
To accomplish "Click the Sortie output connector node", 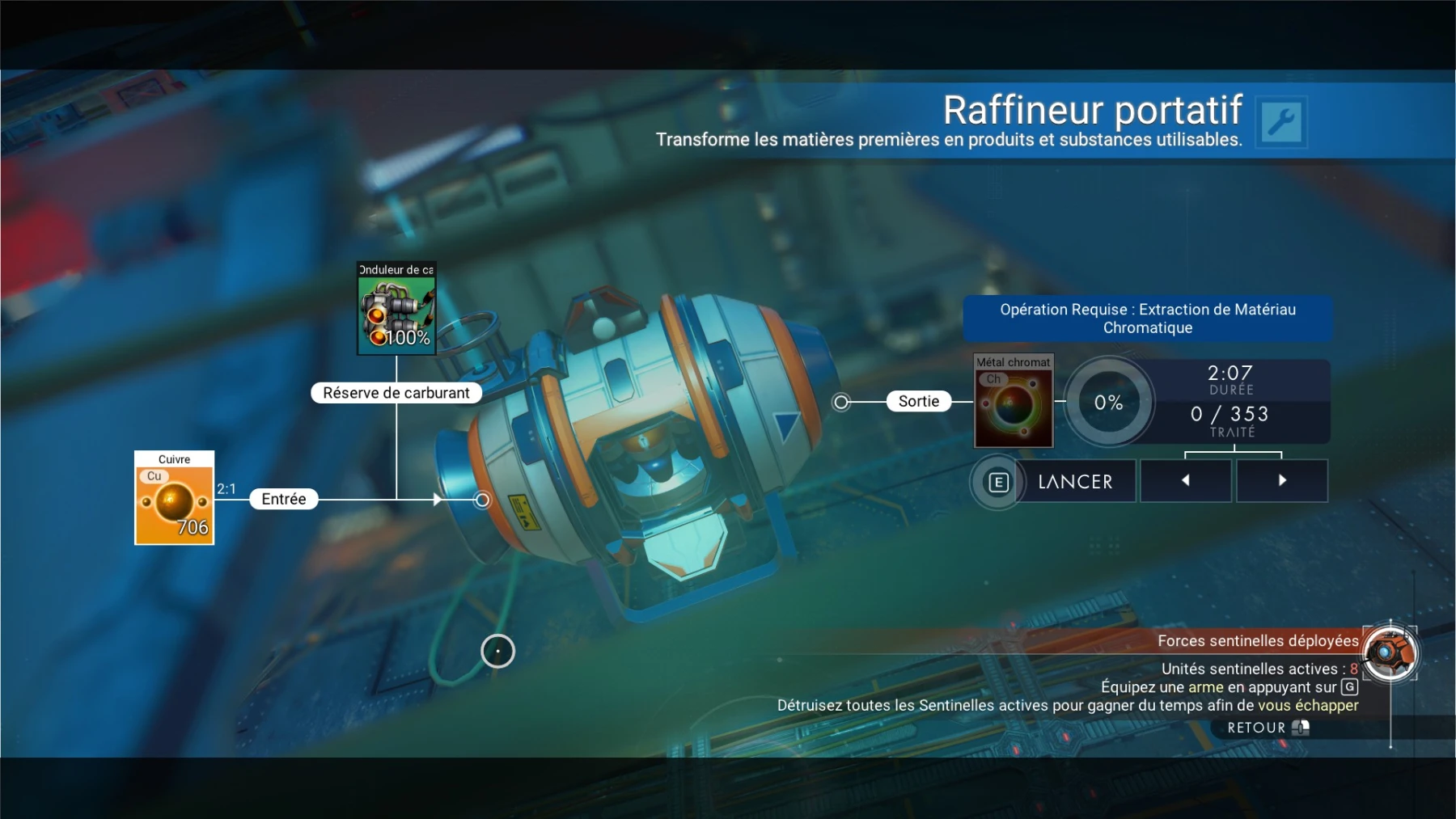I will coord(841,401).
